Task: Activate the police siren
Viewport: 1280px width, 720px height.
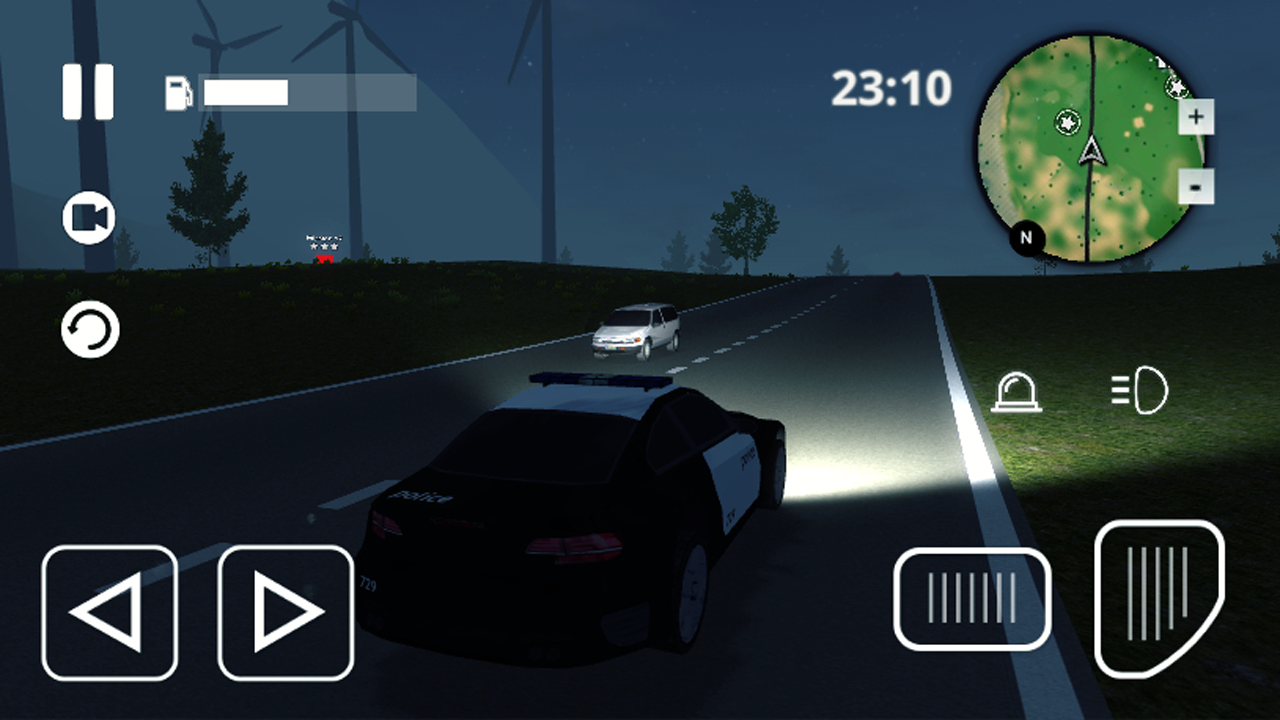Action: coord(1017,392)
